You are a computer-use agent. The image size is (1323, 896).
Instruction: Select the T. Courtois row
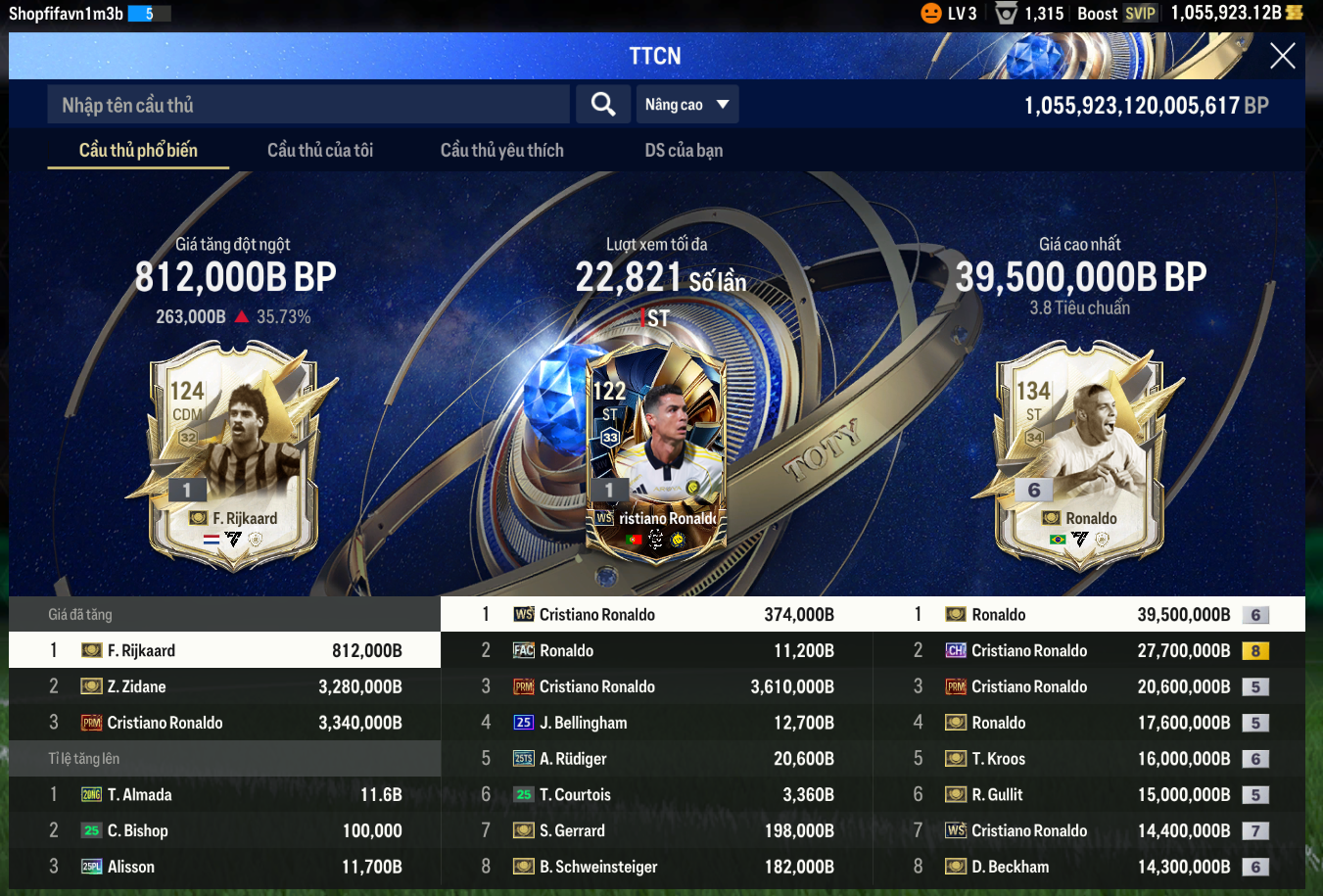[656, 794]
